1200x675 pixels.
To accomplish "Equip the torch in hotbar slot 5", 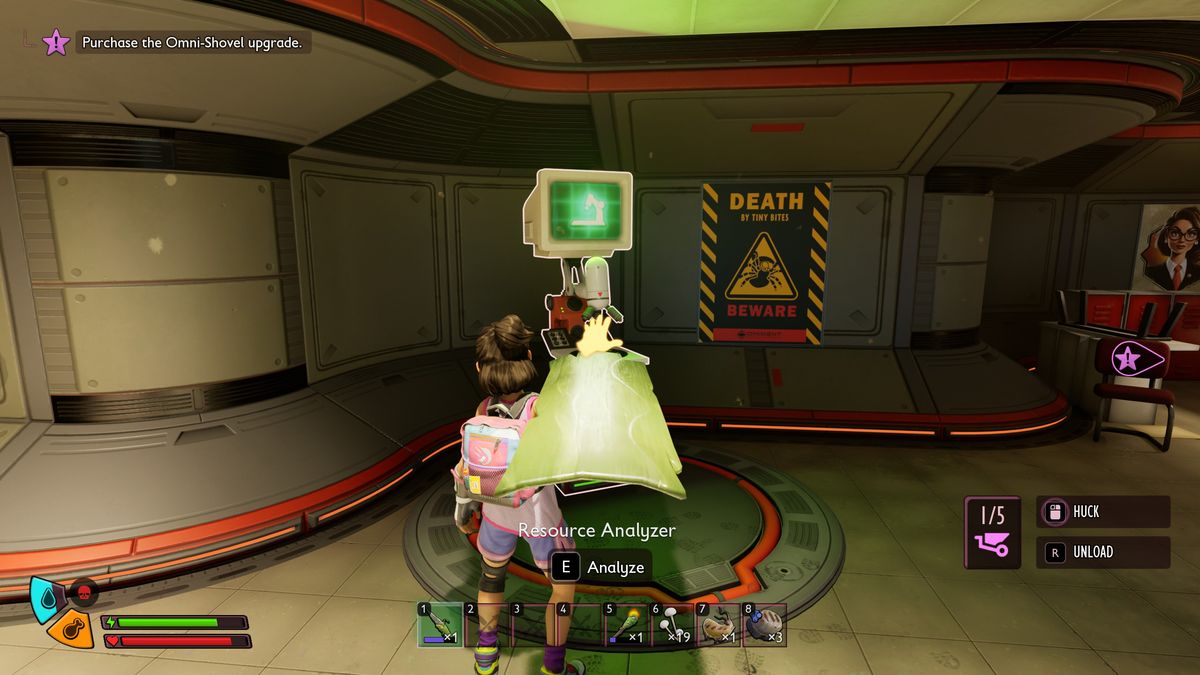I will [x=627, y=625].
